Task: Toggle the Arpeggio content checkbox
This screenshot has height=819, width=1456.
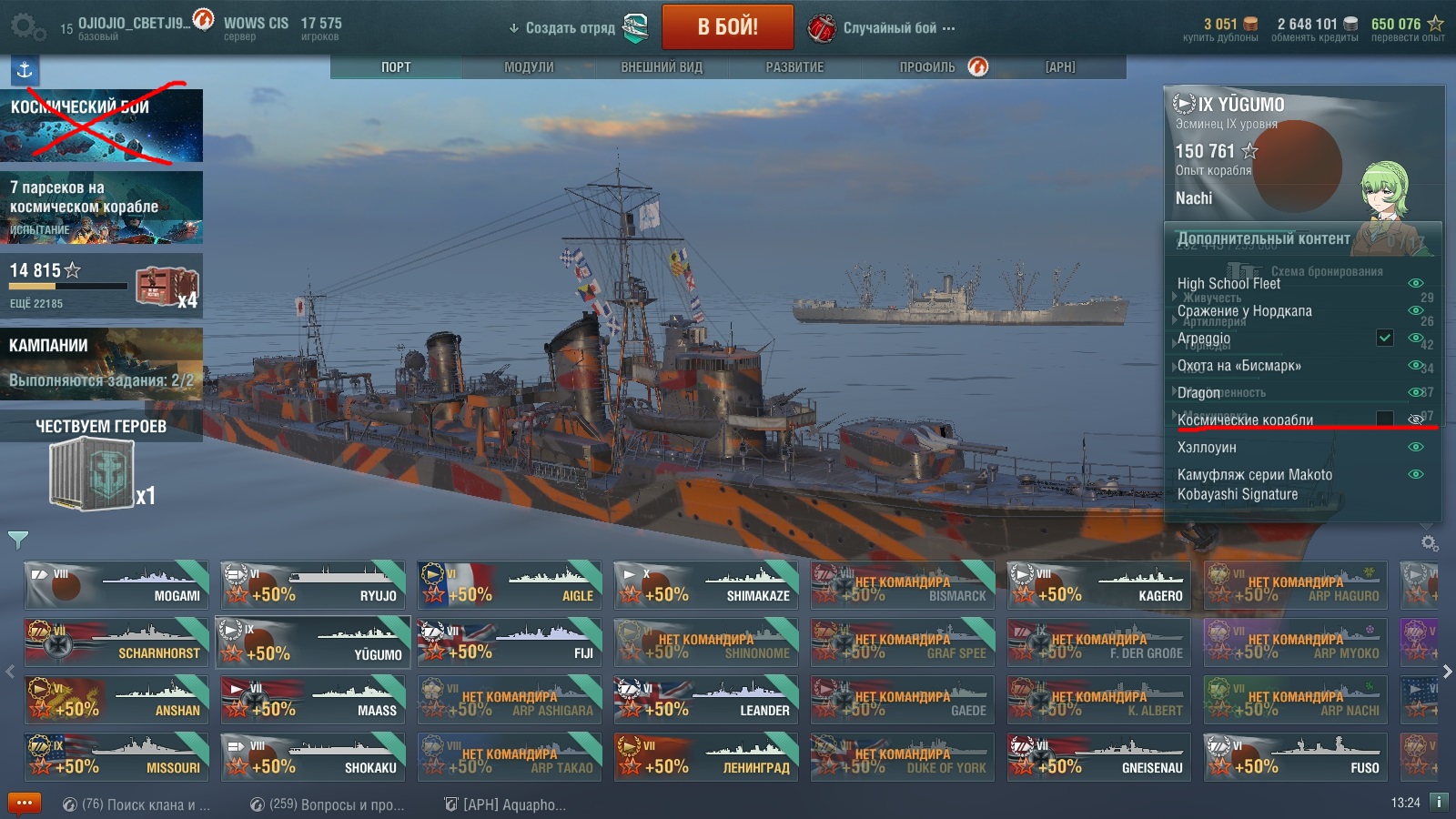Action: click(x=1384, y=338)
